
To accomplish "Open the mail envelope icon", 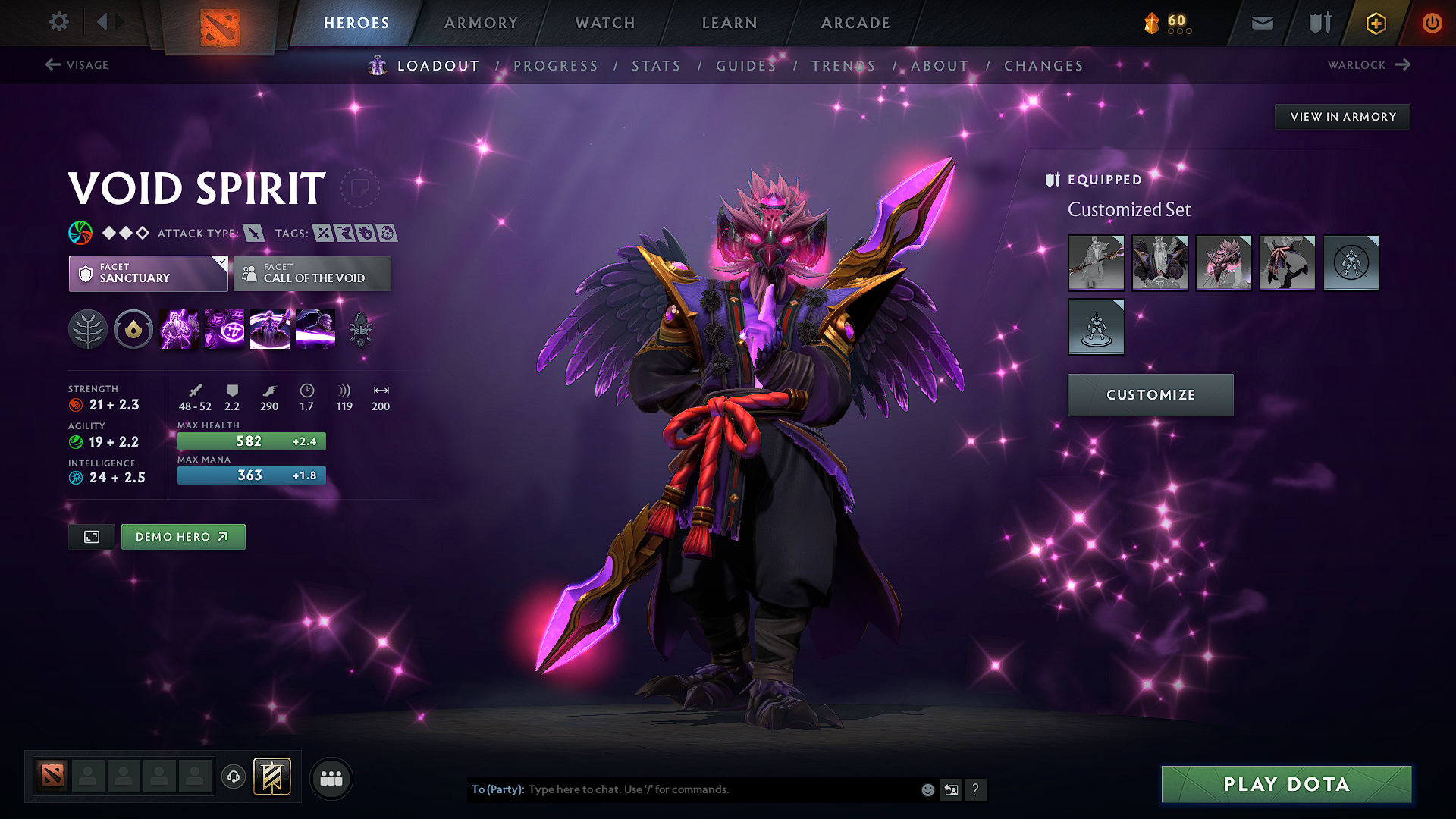I will tap(1261, 23).
